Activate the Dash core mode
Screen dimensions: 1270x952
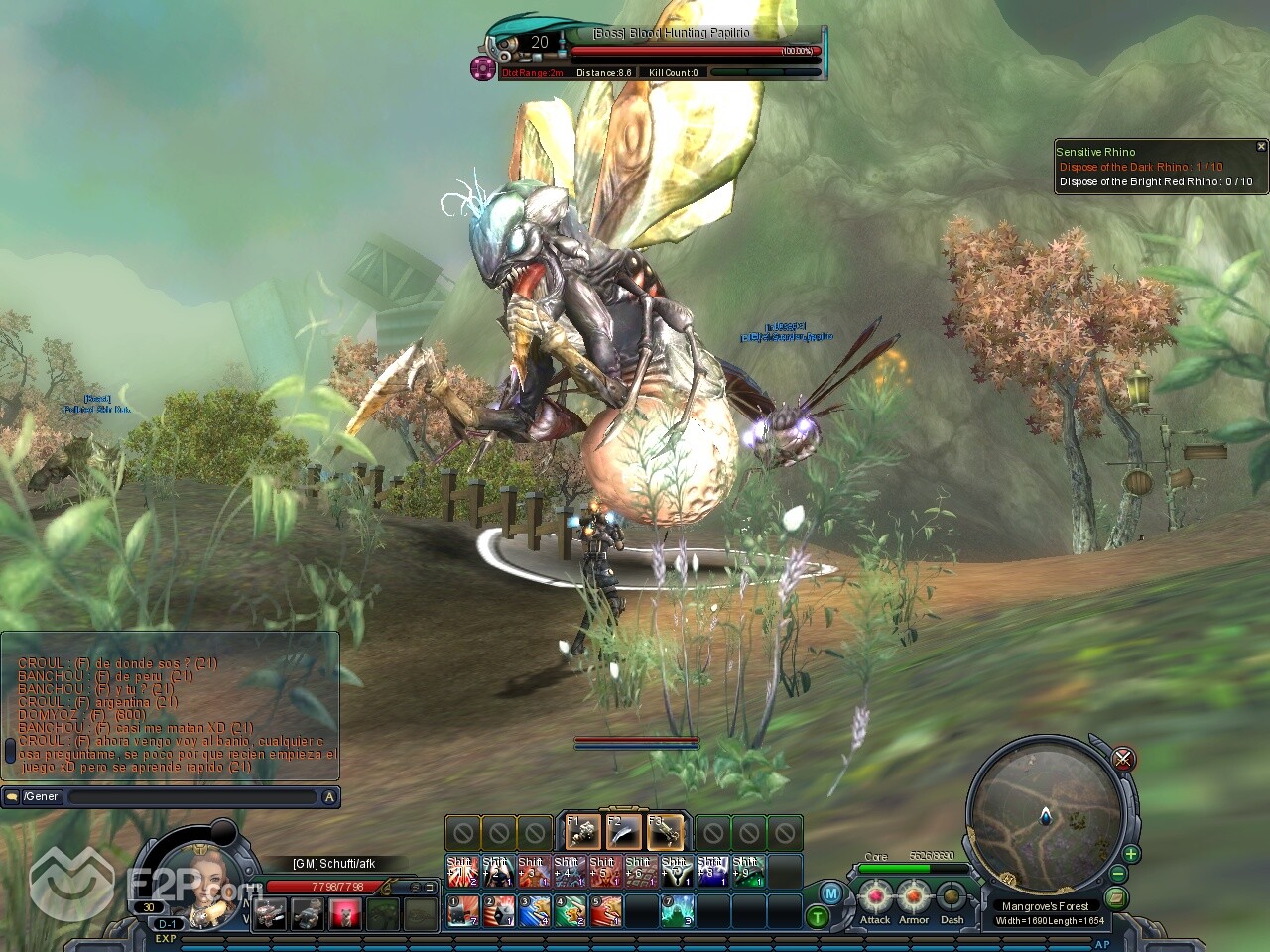point(952,897)
